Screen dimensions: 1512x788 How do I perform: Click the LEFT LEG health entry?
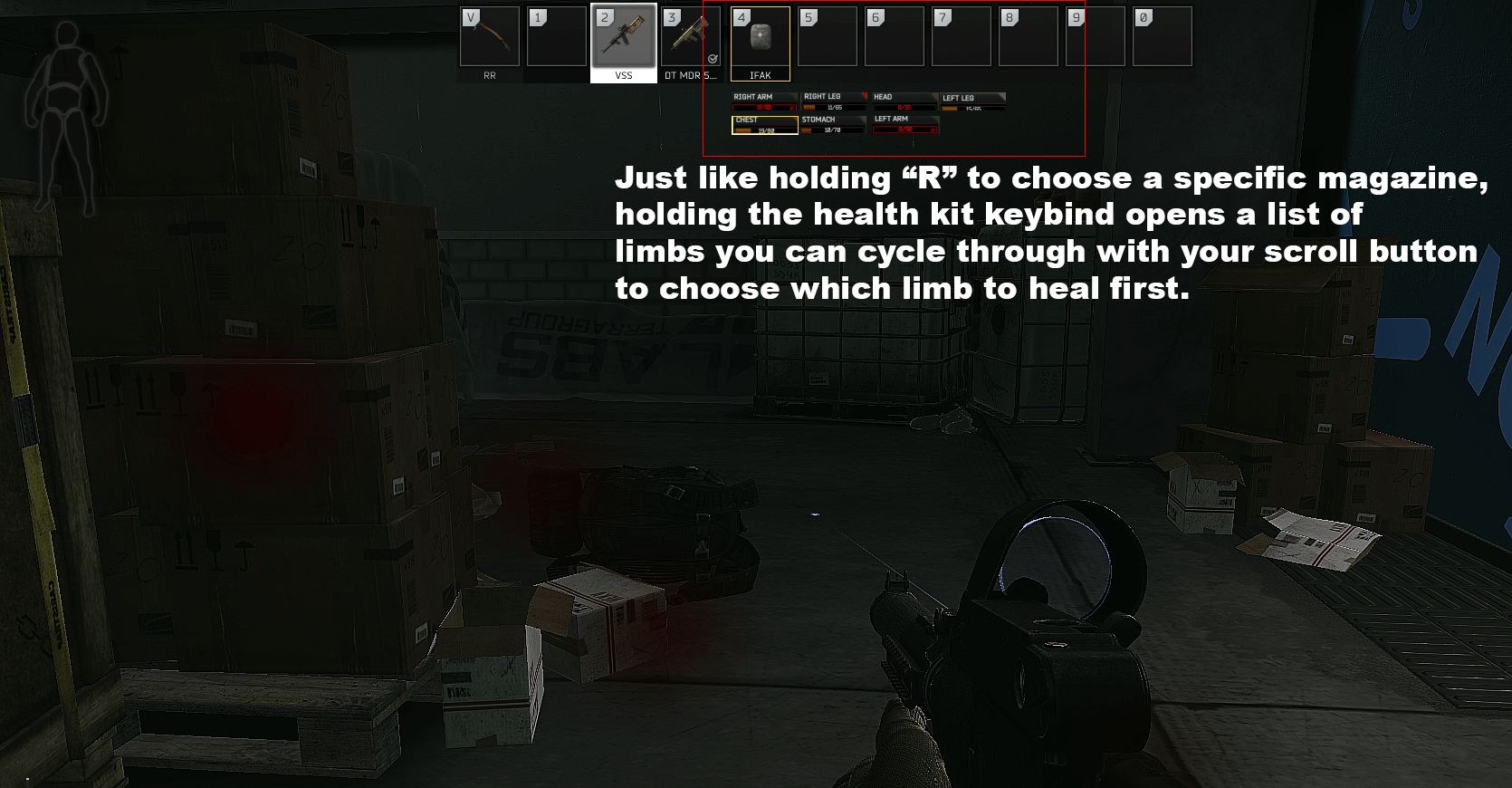point(971,101)
